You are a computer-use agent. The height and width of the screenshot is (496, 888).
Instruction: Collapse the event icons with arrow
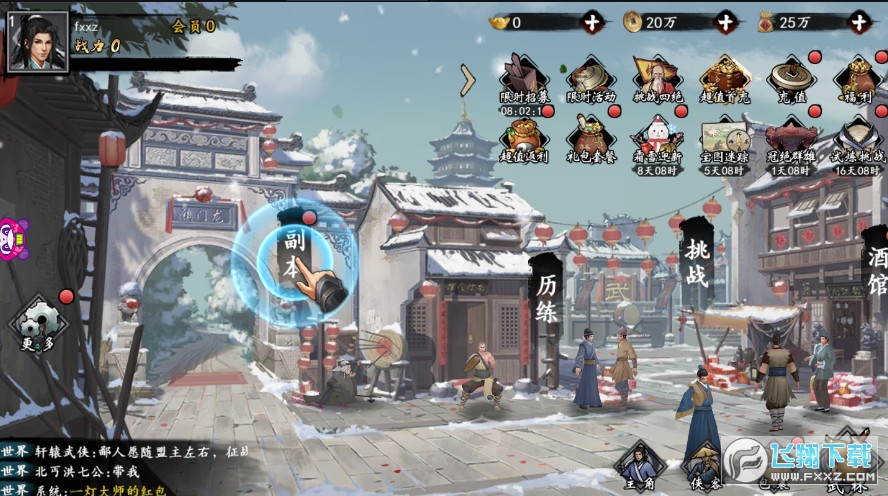(x=467, y=80)
